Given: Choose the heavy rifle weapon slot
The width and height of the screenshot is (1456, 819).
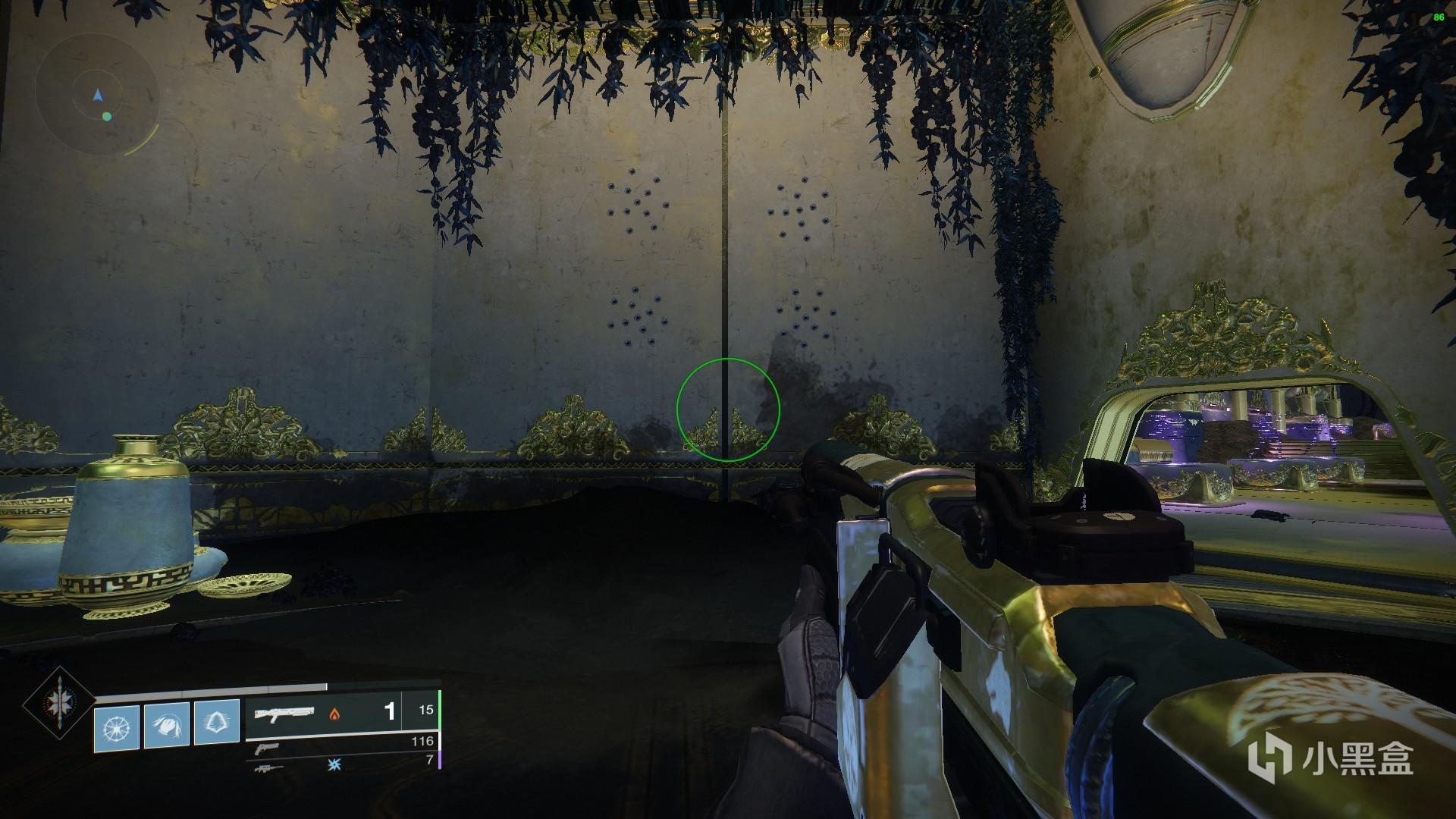Looking at the screenshot, I should tap(270, 767).
